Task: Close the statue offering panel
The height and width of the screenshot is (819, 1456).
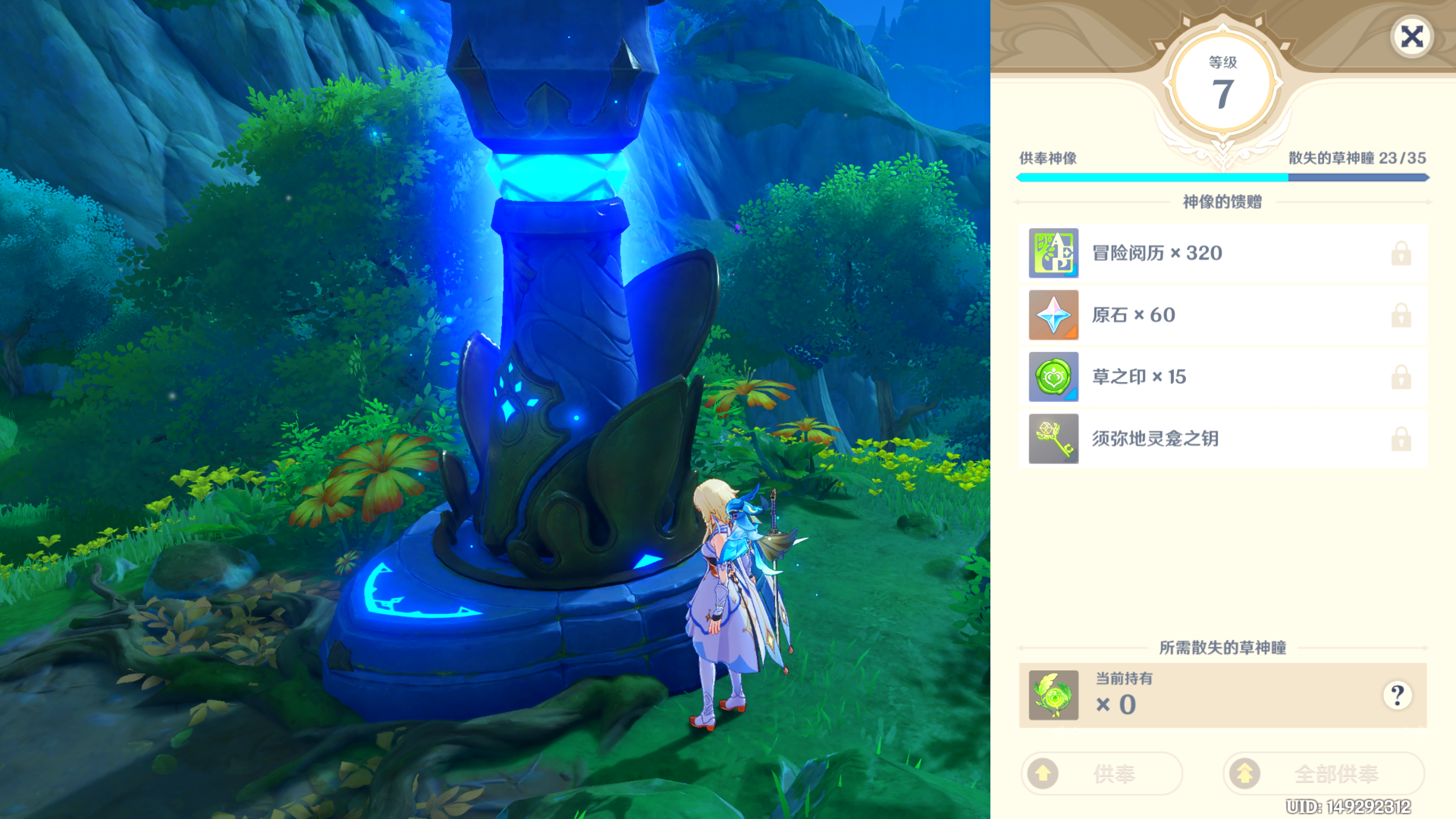Action: [1411, 37]
